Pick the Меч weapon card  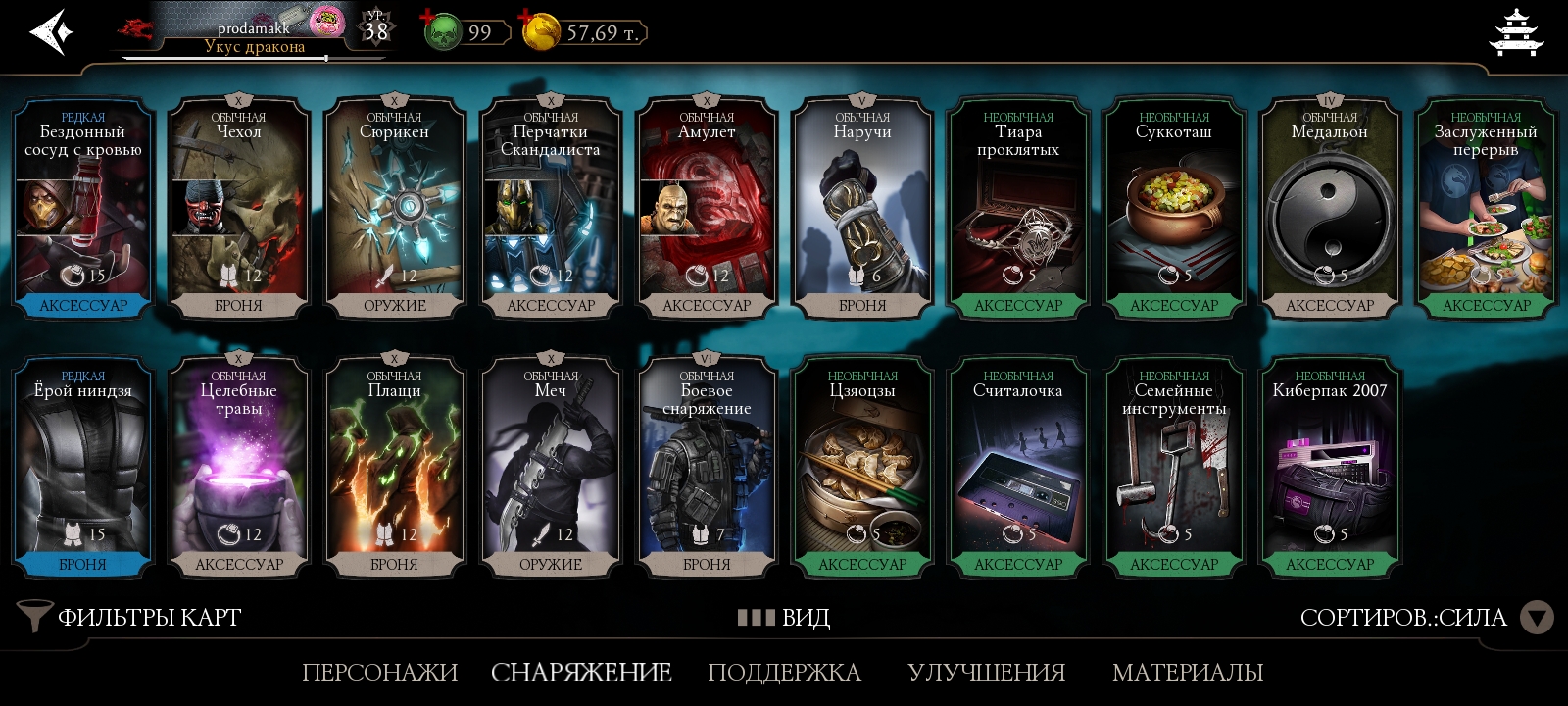coord(551,467)
